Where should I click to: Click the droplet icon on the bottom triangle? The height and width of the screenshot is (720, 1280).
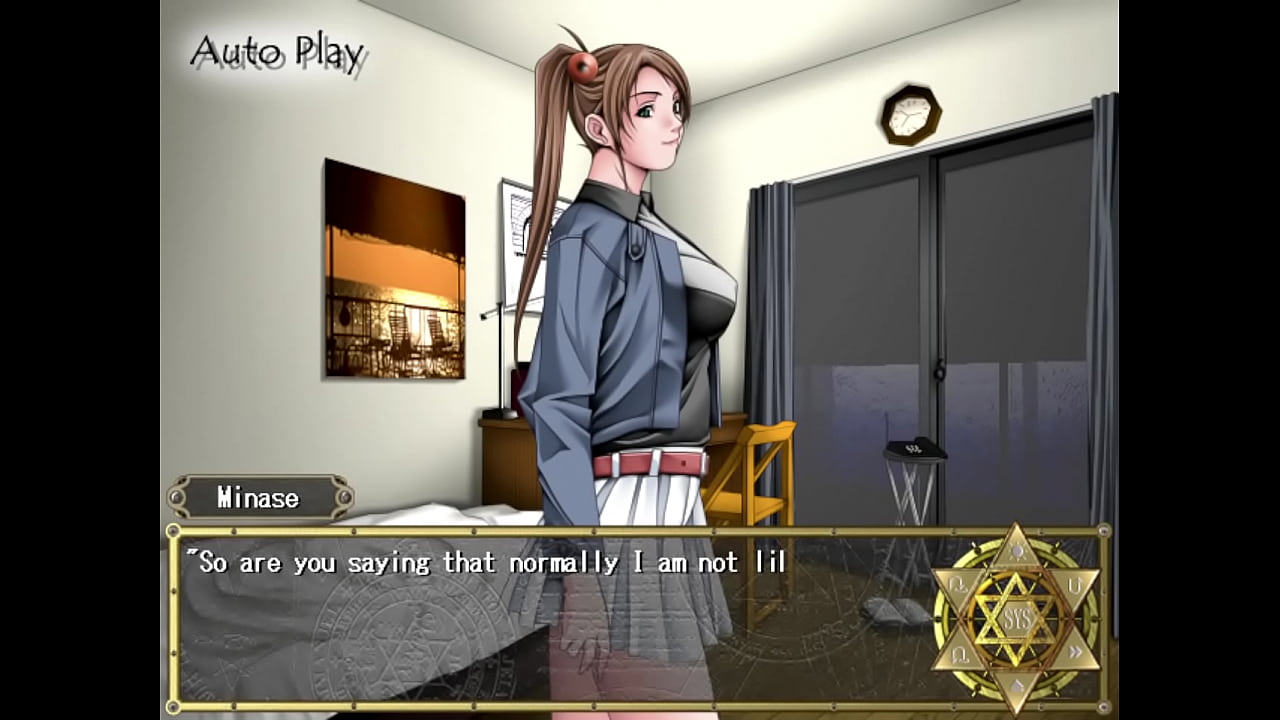coord(1017,685)
